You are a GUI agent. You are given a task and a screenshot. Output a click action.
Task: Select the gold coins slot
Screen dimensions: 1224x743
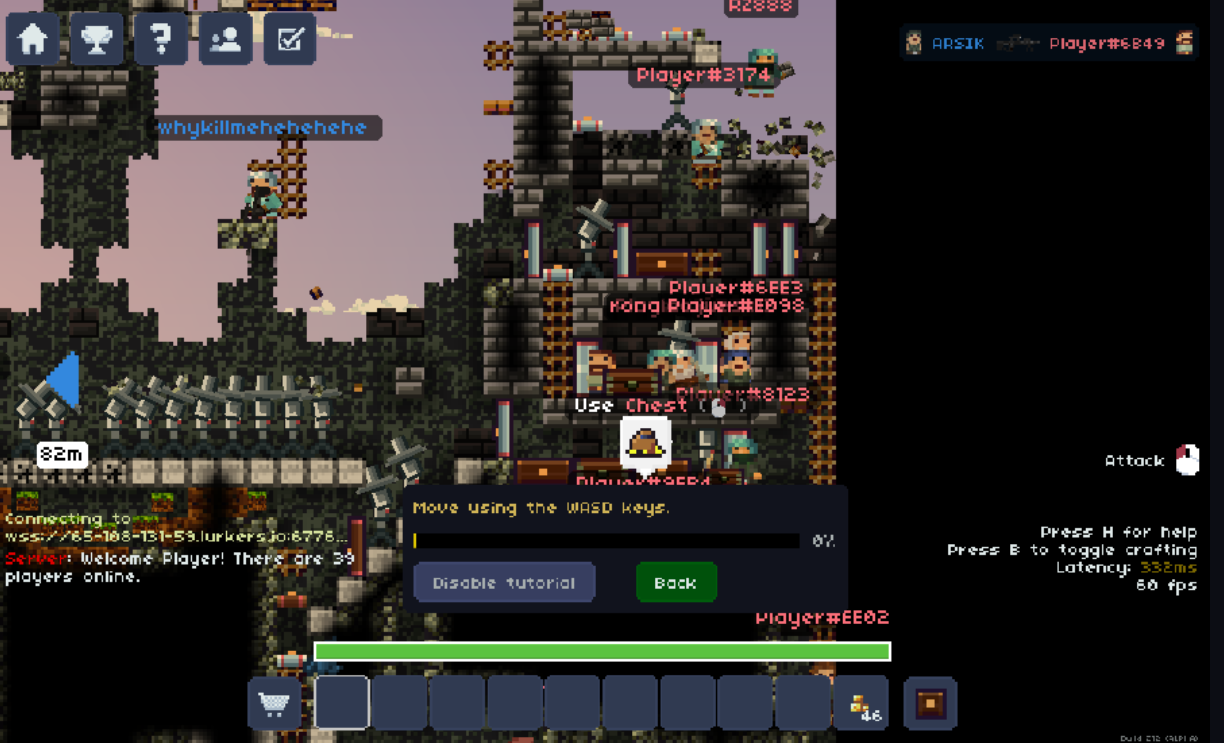[861, 703]
